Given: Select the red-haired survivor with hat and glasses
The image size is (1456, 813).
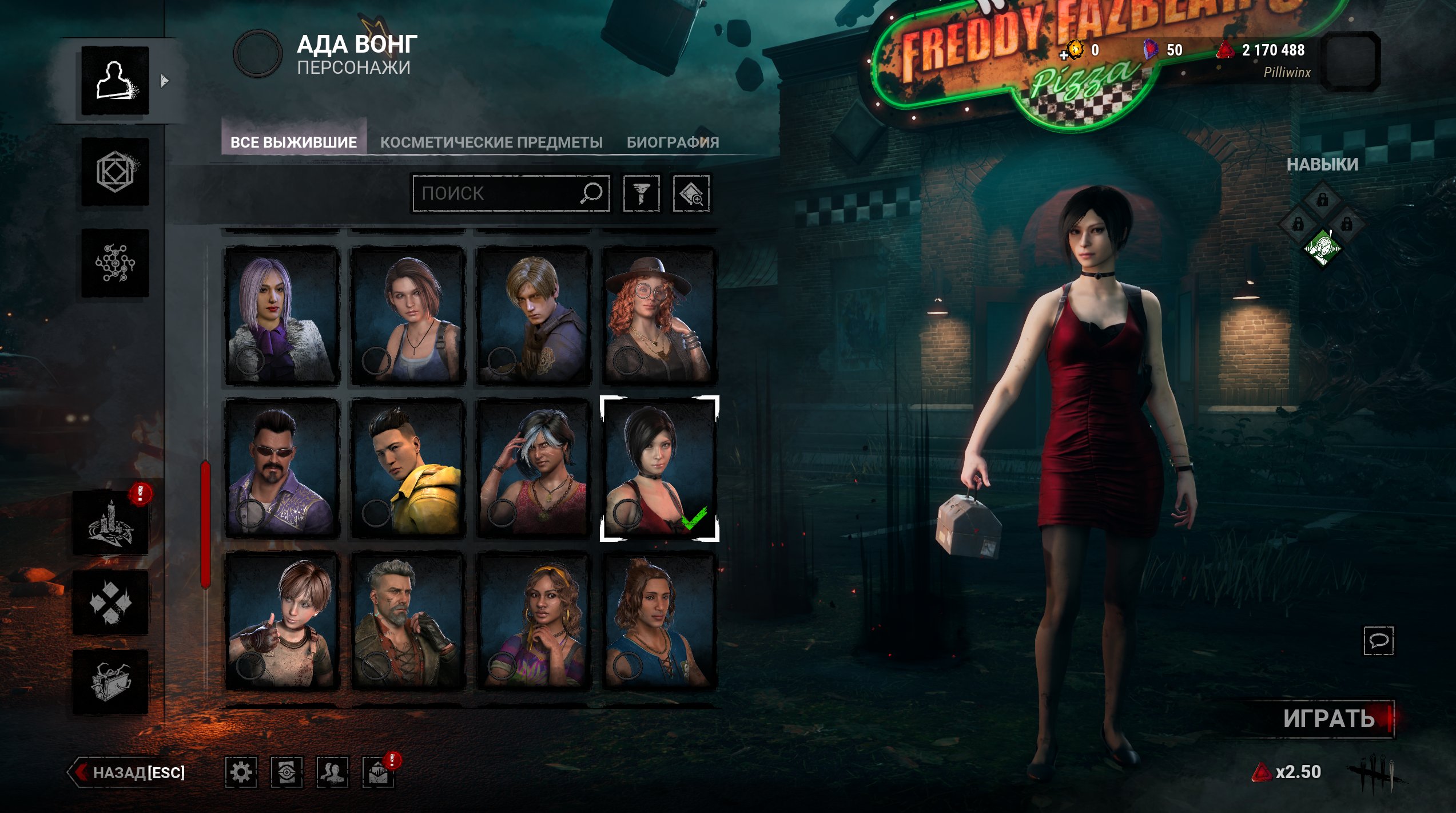Looking at the screenshot, I should tap(659, 315).
